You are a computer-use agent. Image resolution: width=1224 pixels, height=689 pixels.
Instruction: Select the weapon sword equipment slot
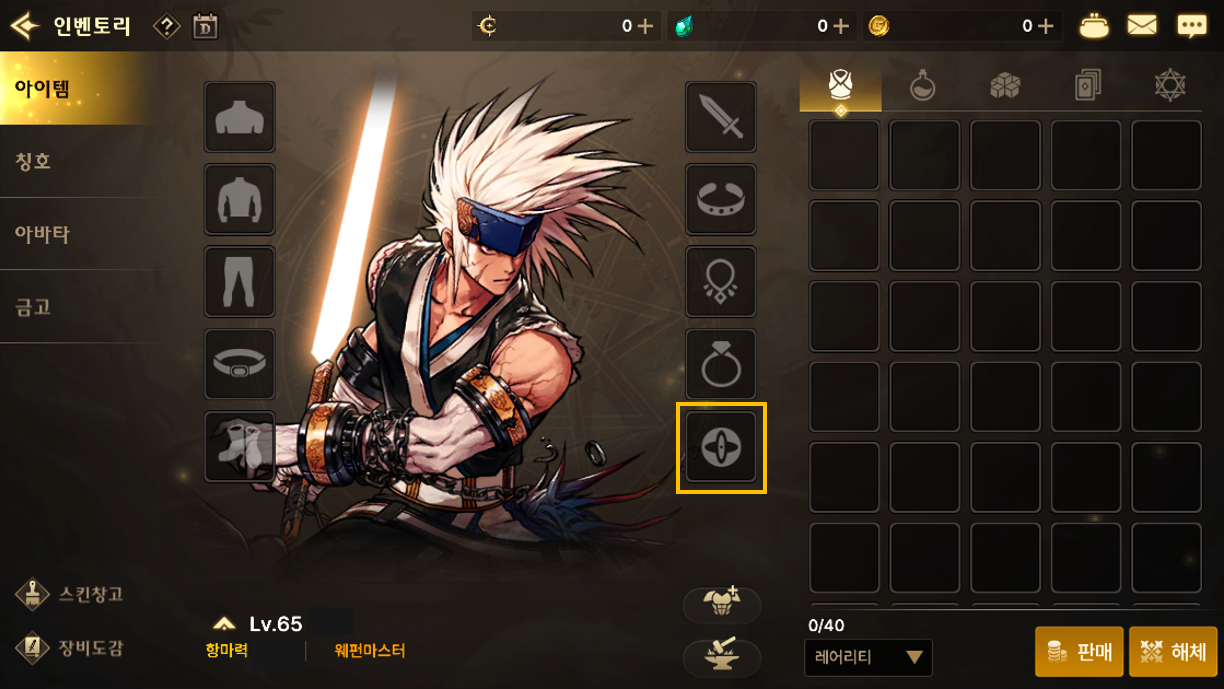[x=720, y=118]
